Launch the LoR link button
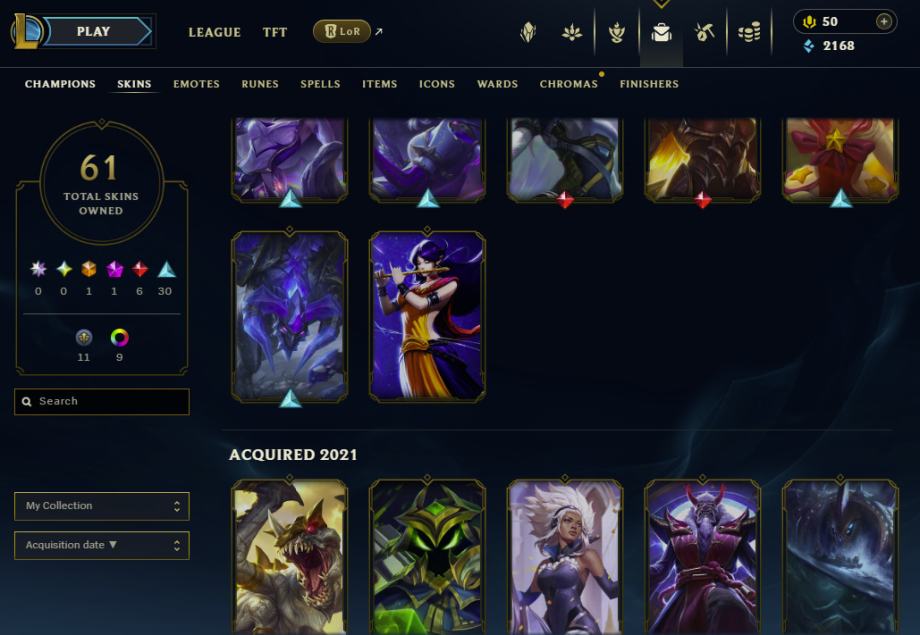 click(342, 32)
